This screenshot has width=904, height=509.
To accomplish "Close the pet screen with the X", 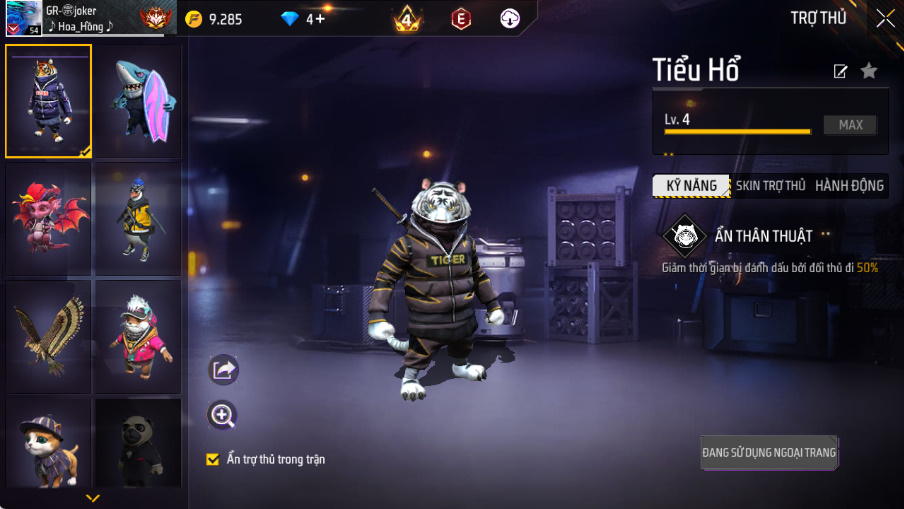I will pyautogui.click(x=885, y=18).
